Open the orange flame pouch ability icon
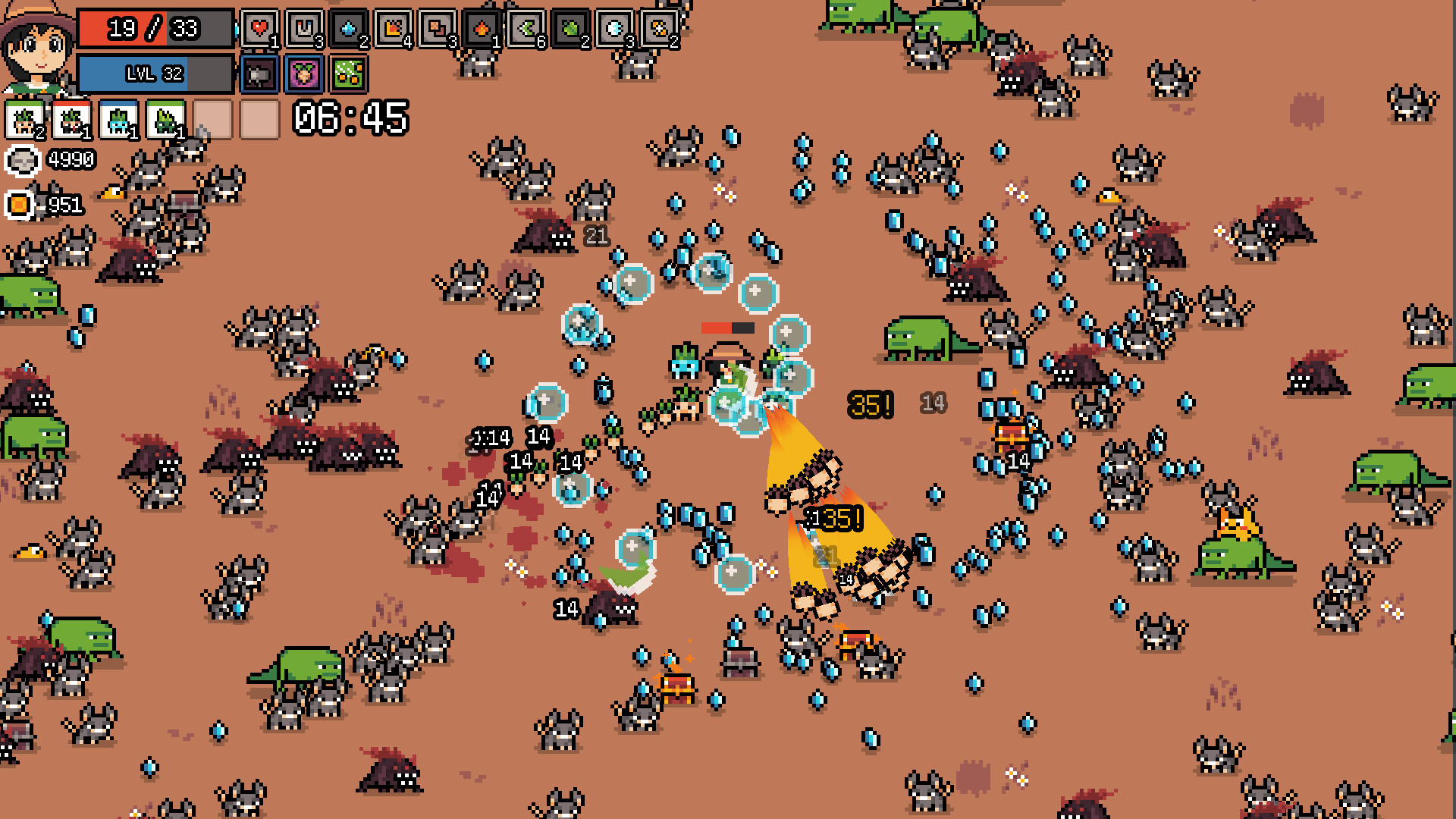Viewport: 1456px width, 819px height. coord(393,29)
